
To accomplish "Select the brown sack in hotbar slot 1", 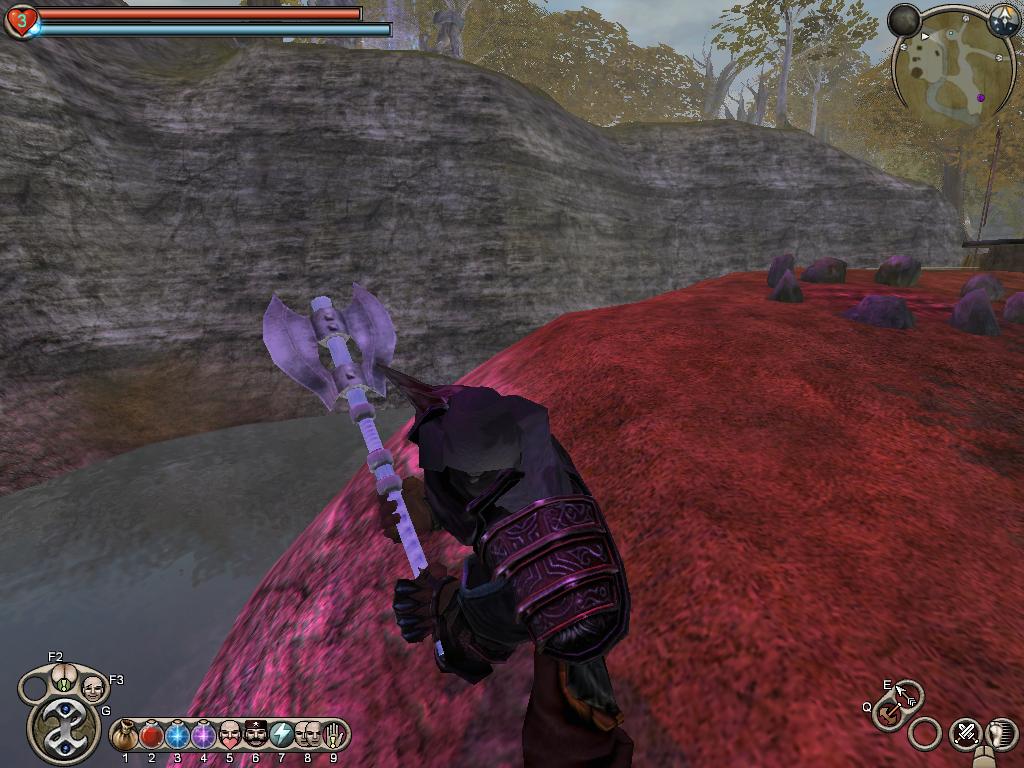I will (125, 736).
